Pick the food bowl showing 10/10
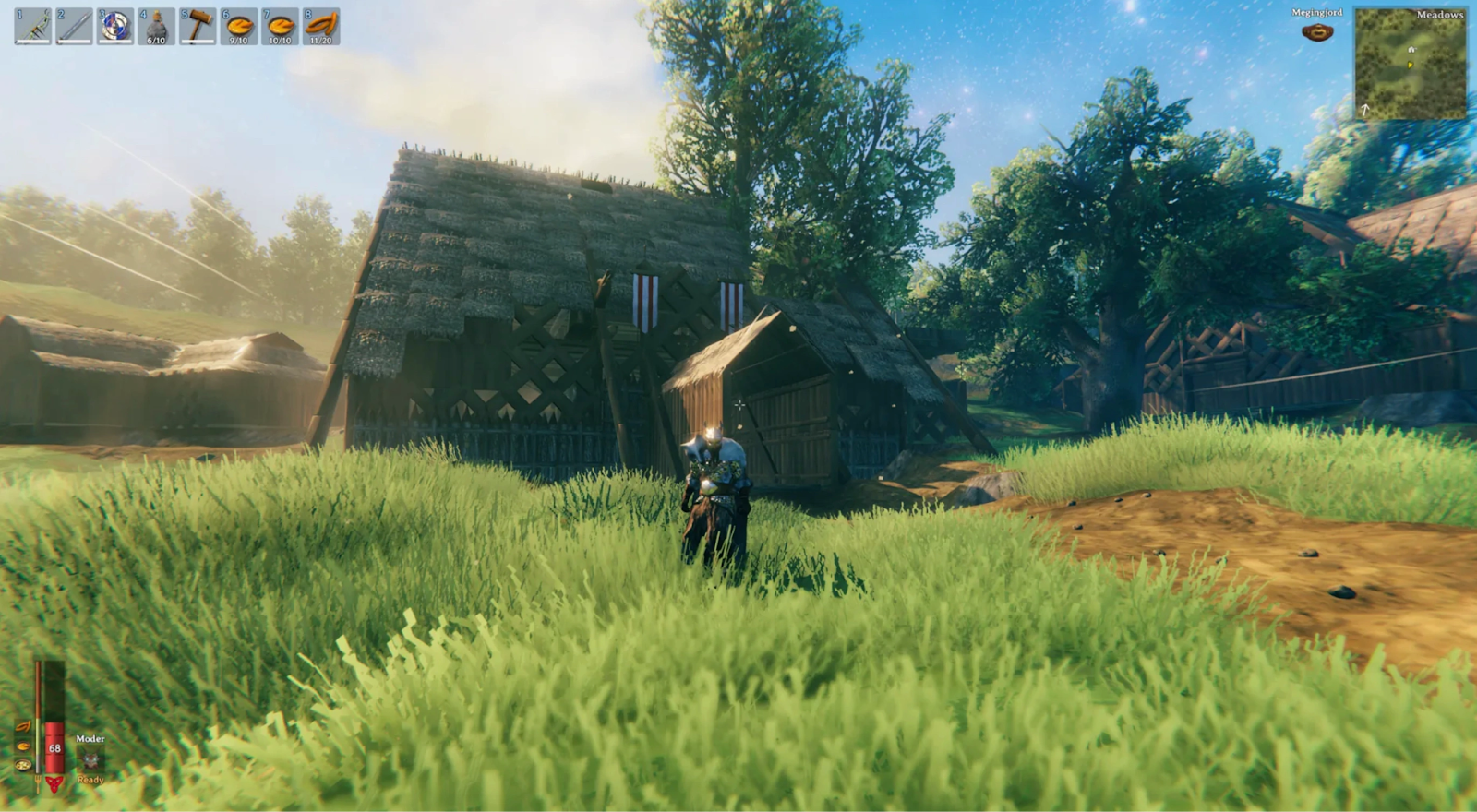The height and width of the screenshot is (812, 1477). point(280,27)
